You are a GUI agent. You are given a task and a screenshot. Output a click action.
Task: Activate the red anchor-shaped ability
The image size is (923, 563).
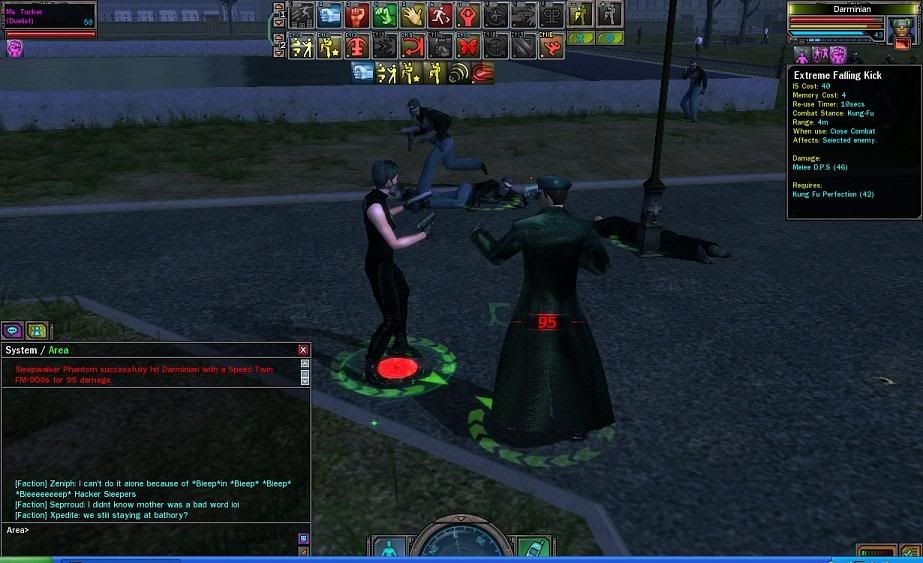coord(358,46)
